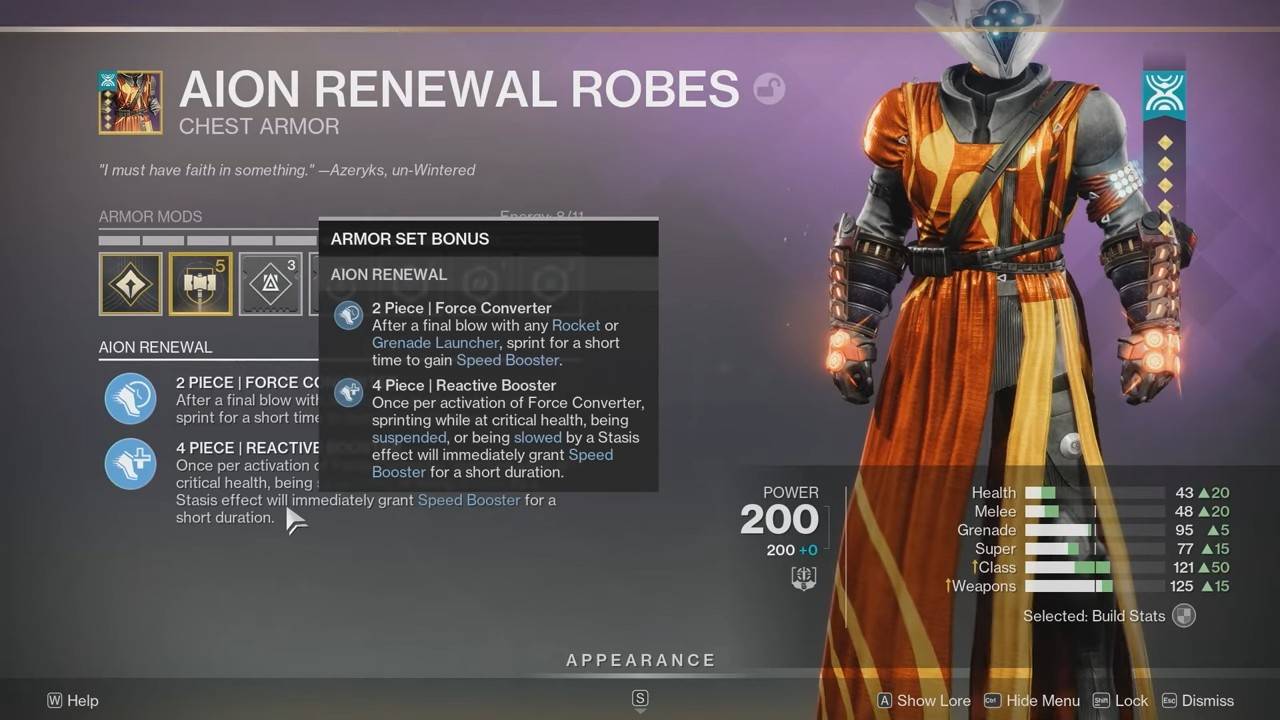Select the first armor mod socket
Image resolution: width=1280 pixels, height=720 pixels.
click(130, 284)
